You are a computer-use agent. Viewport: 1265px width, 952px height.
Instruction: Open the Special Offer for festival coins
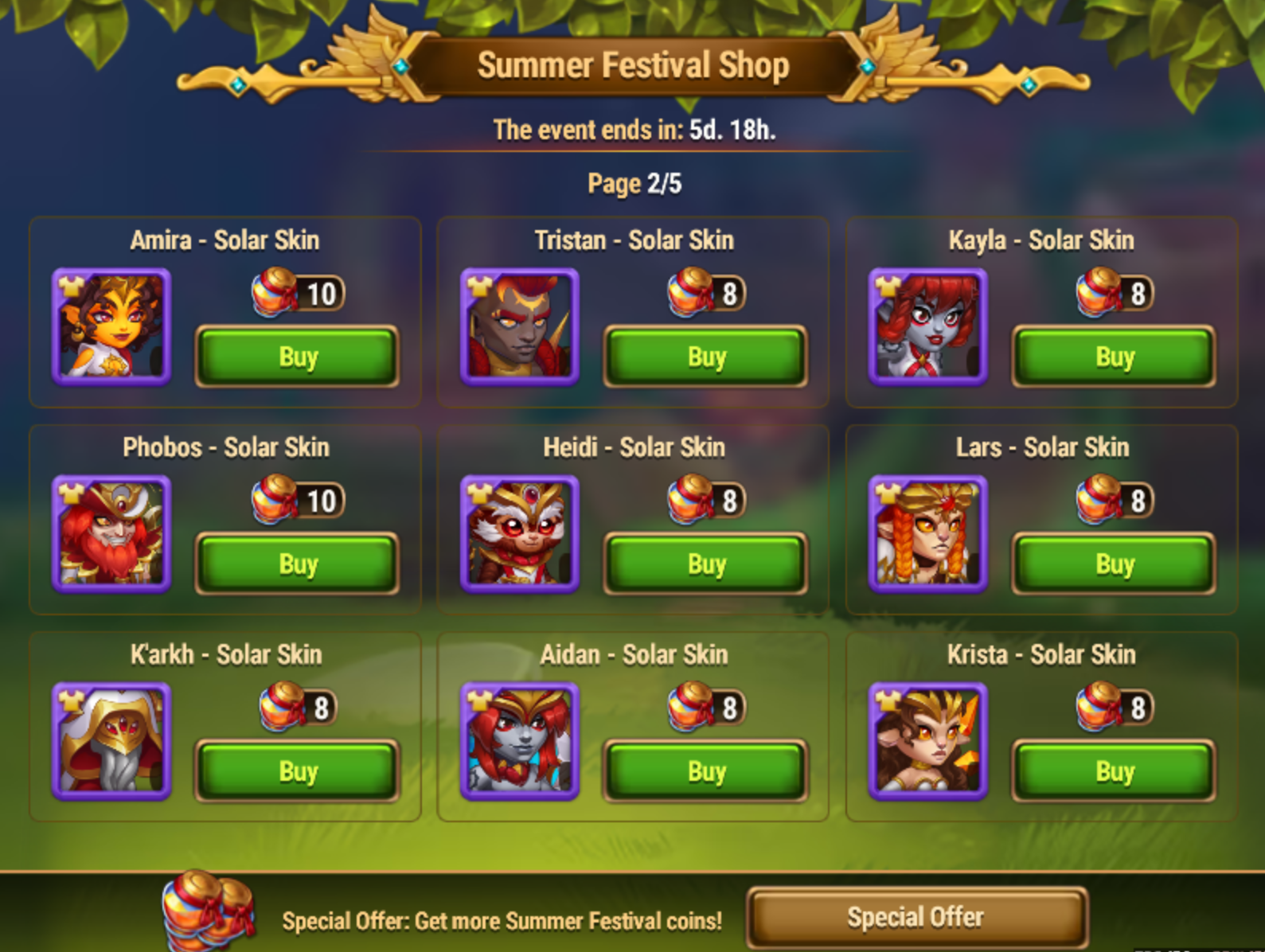pos(916,918)
